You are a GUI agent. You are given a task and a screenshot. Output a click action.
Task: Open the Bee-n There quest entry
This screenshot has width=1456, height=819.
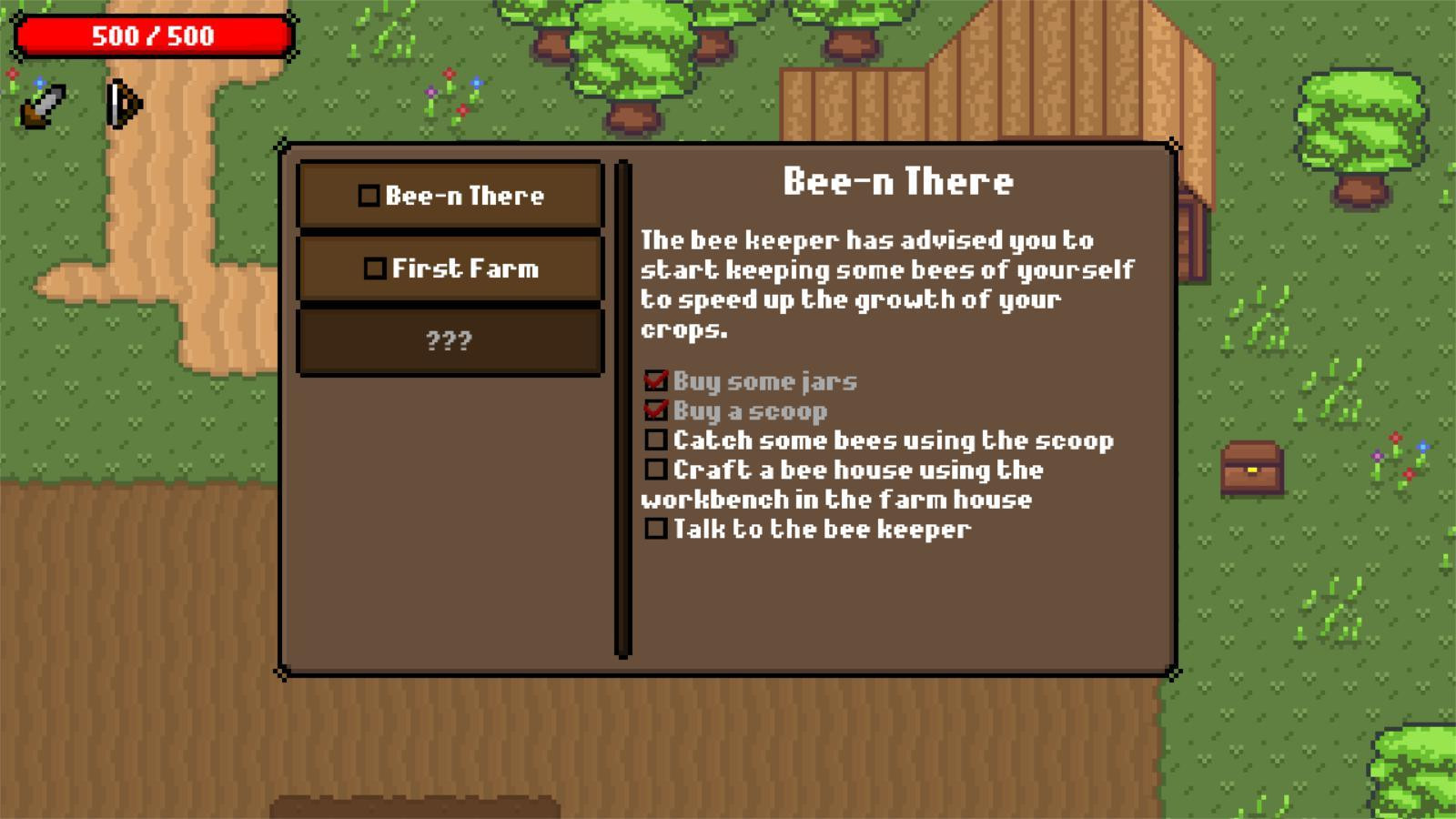tap(465, 194)
